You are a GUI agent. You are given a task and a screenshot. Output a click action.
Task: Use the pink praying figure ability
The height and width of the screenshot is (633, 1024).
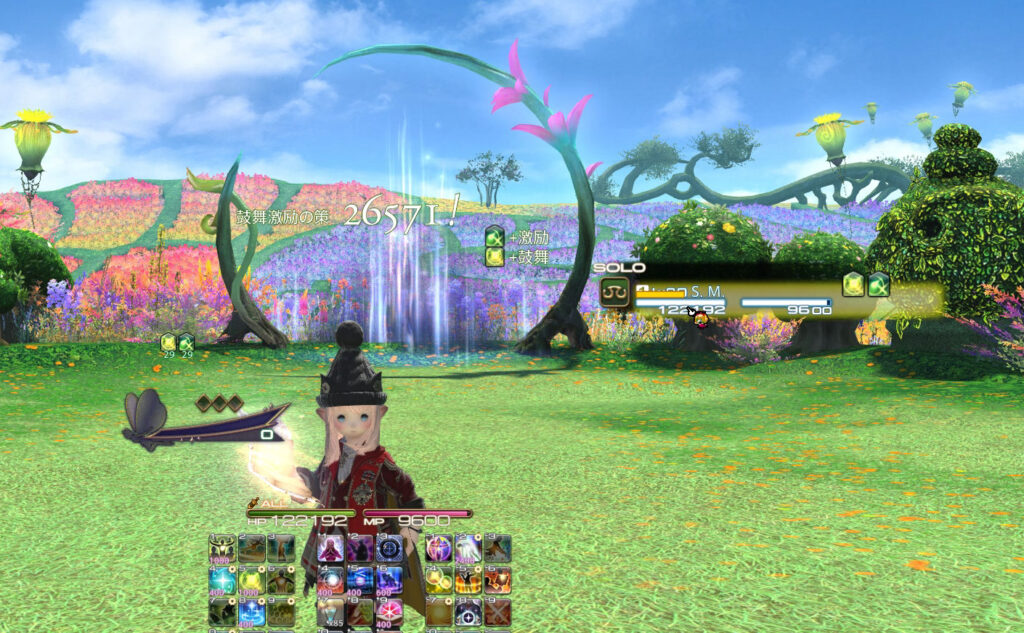tap(330, 548)
